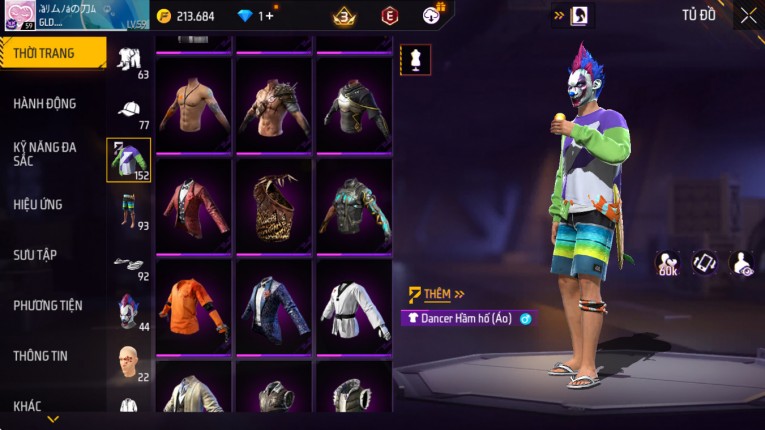Image resolution: width=765 pixels, height=430 pixels.
Task: Select the white martial arts top
Action: 354,309
